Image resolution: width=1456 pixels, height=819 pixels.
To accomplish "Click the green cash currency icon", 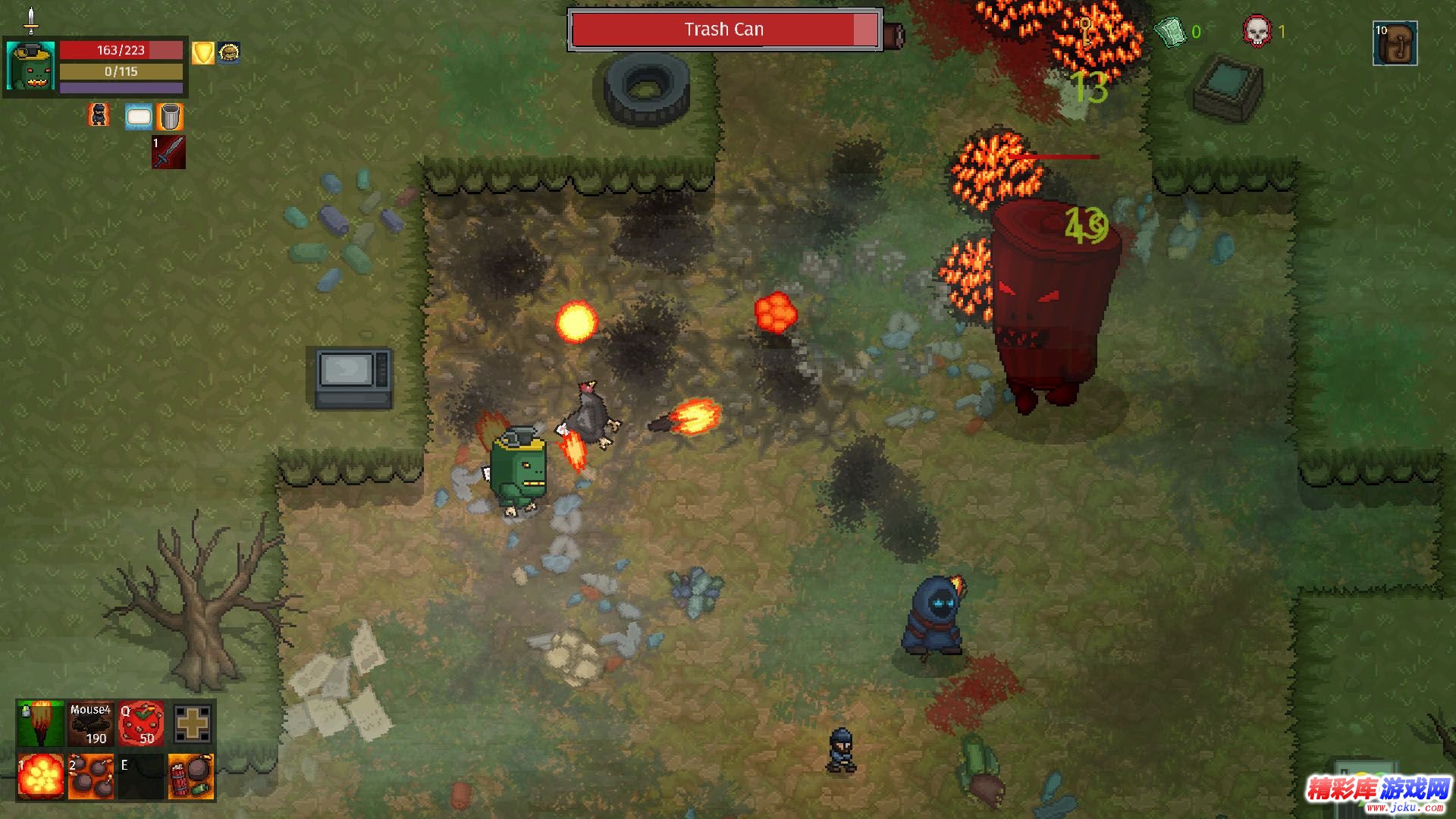I will point(1170,32).
